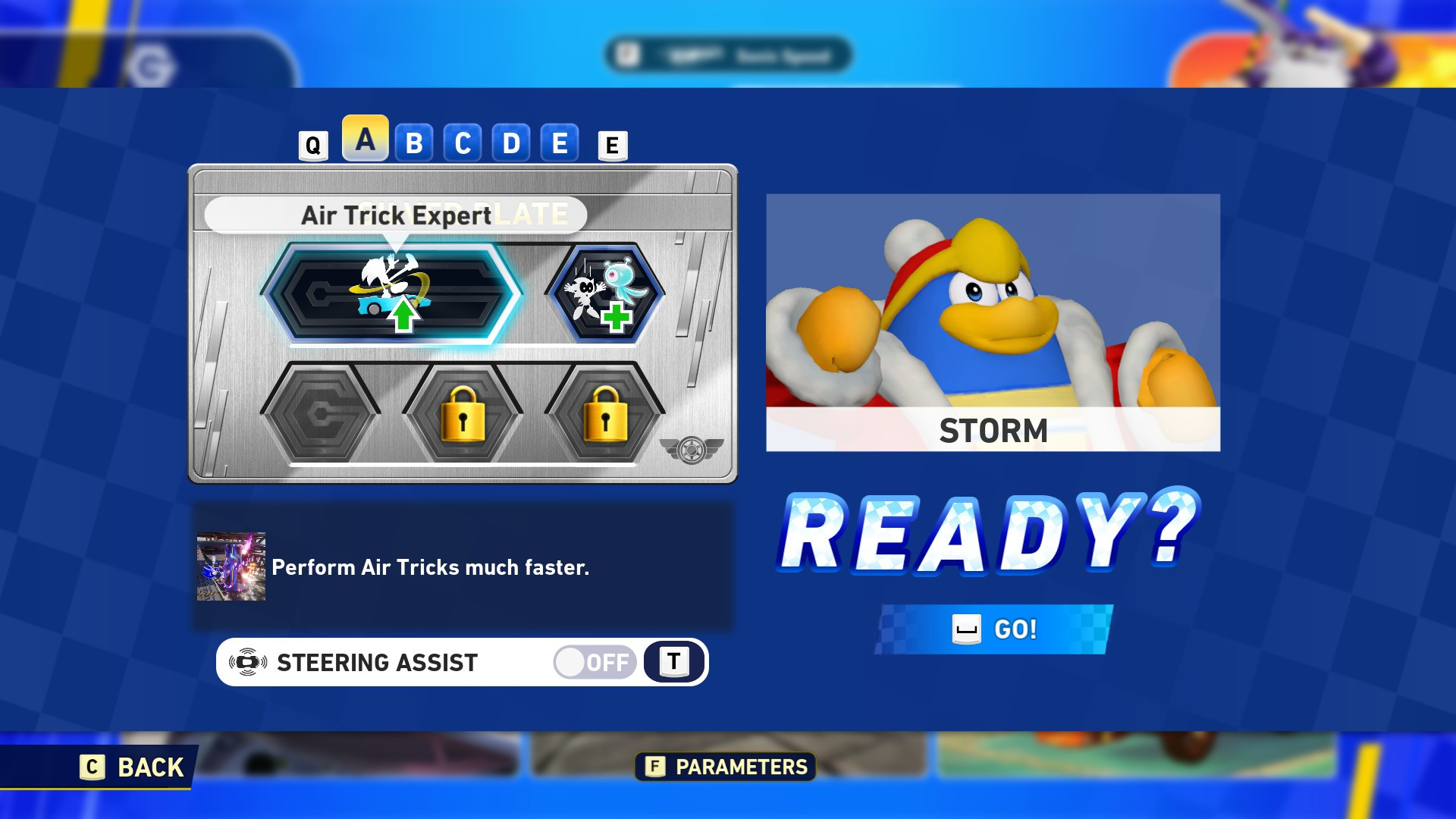Open the PARAMETERS panel
Viewport: 1456px width, 819px height.
click(x=724, y=767)
